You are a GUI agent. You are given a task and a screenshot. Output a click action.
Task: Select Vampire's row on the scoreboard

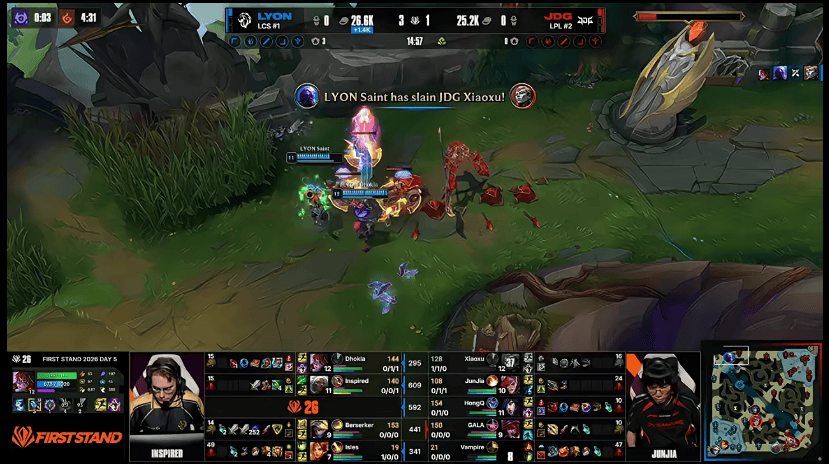coord(478,451)
